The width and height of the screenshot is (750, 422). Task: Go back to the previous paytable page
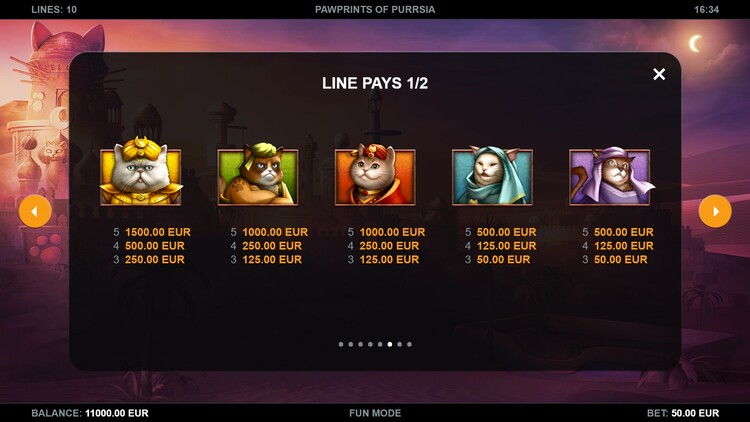[x=35, y=211]
